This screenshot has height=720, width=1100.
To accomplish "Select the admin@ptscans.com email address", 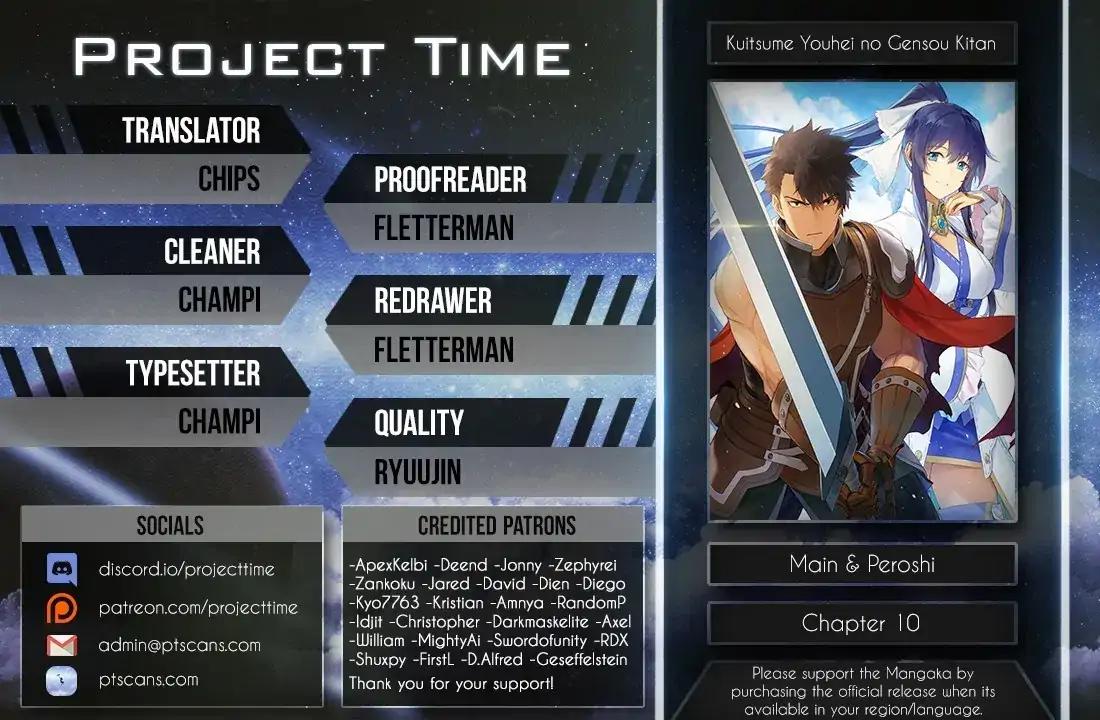I will (x=179, y=645).
